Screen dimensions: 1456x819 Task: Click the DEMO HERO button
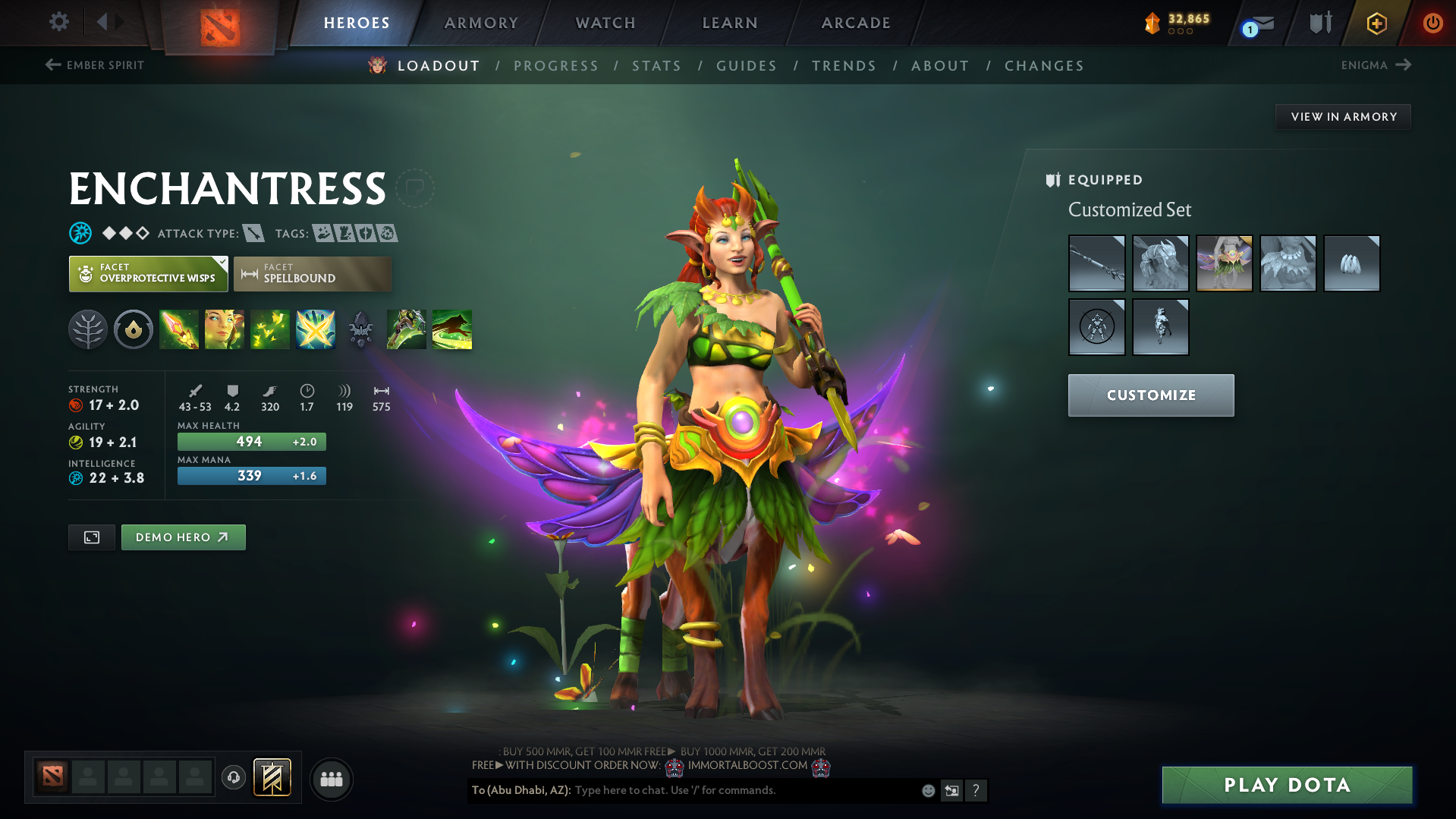[183, 537]
